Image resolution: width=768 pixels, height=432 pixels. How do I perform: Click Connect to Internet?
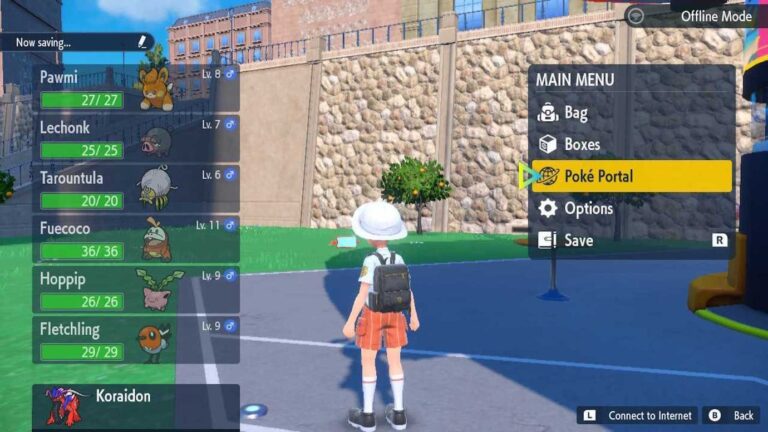[638, 415]
